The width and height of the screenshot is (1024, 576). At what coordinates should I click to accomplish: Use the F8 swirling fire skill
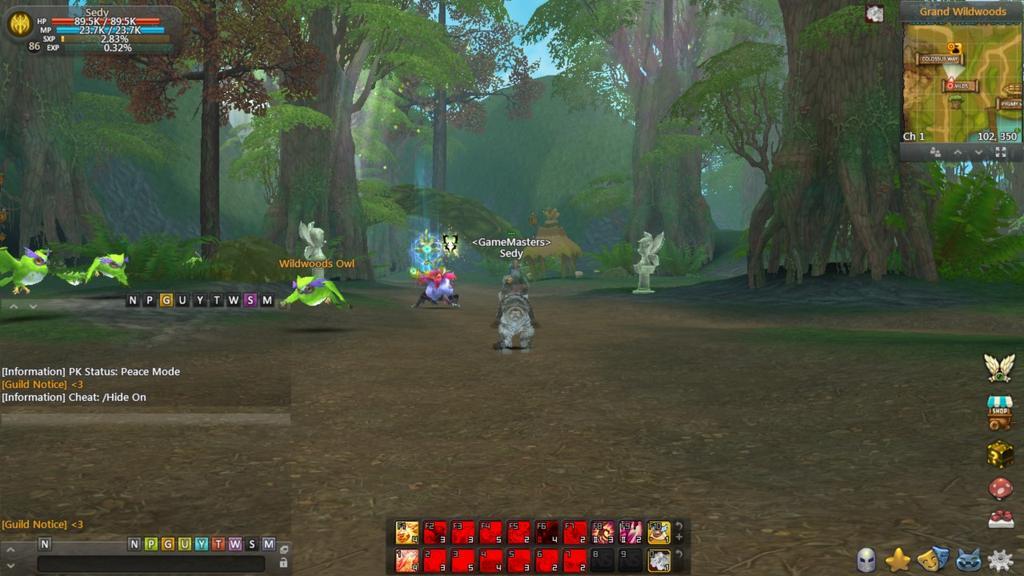tap(603, 532)
